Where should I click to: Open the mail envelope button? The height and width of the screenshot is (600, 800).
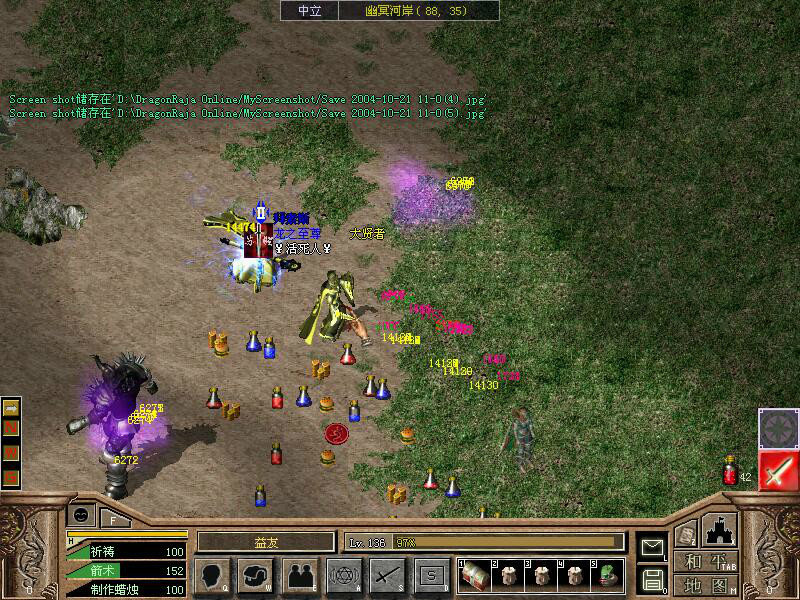pos(651,547)
